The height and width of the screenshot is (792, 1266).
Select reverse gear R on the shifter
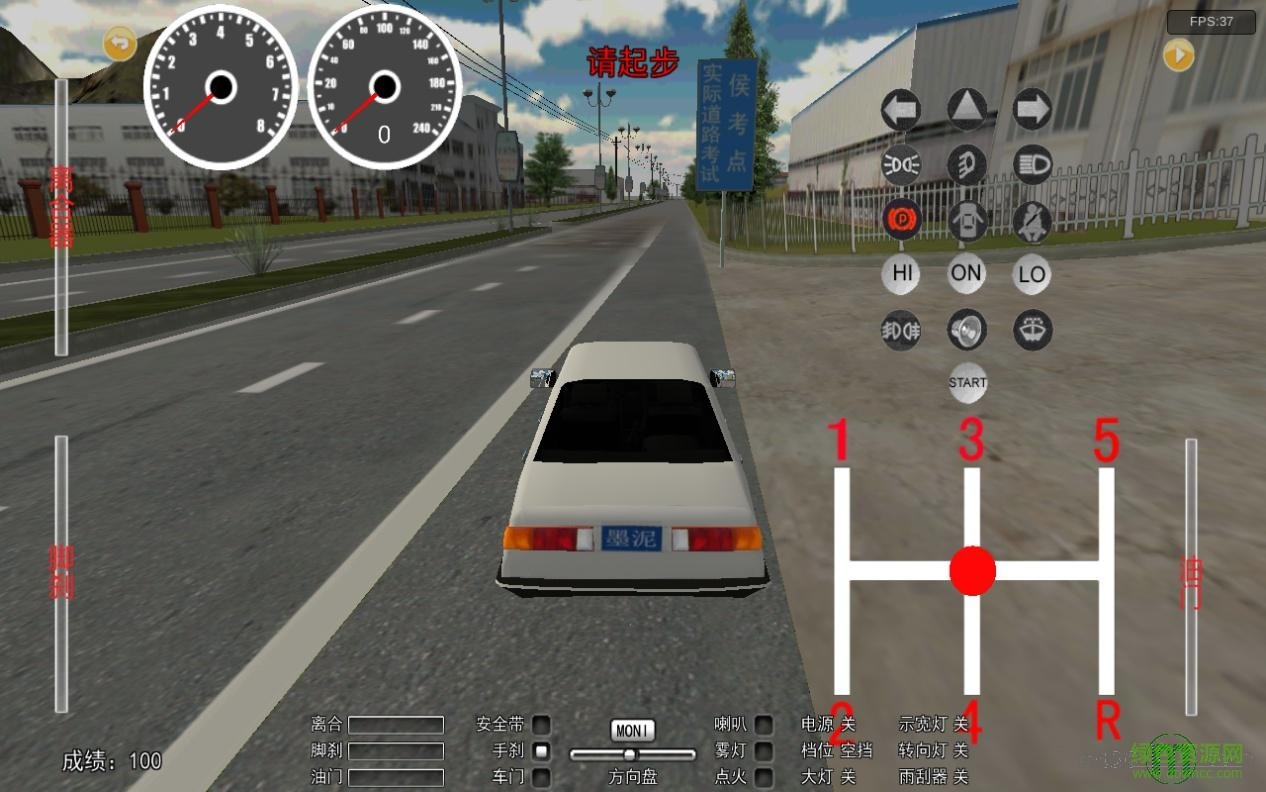coord(1107,718)
